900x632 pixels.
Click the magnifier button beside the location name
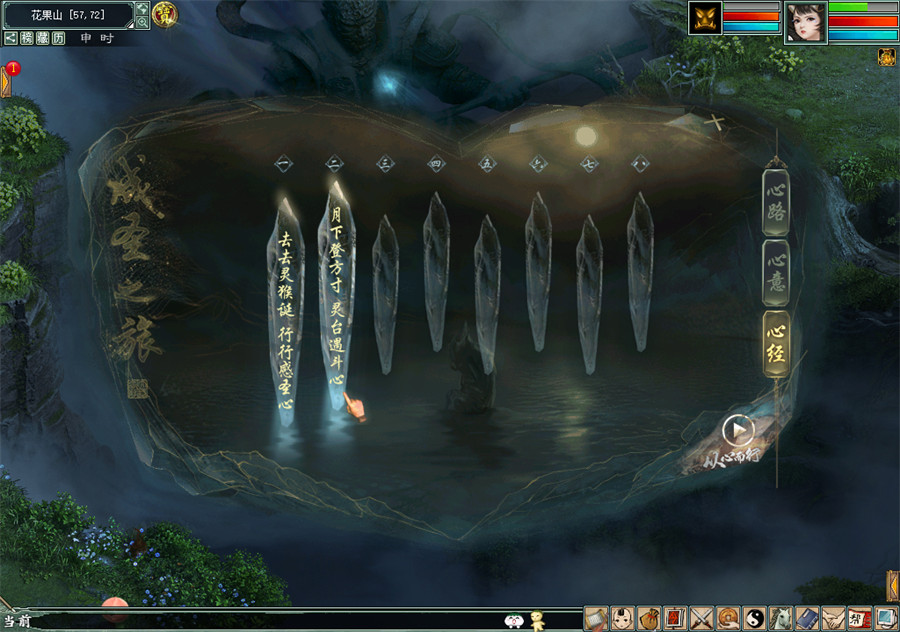coord(142,22)
